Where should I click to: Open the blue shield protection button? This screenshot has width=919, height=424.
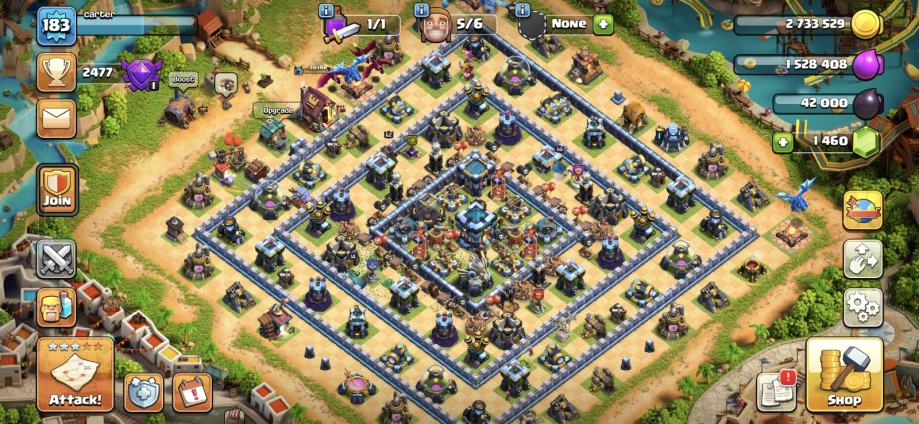pos(144,392)
